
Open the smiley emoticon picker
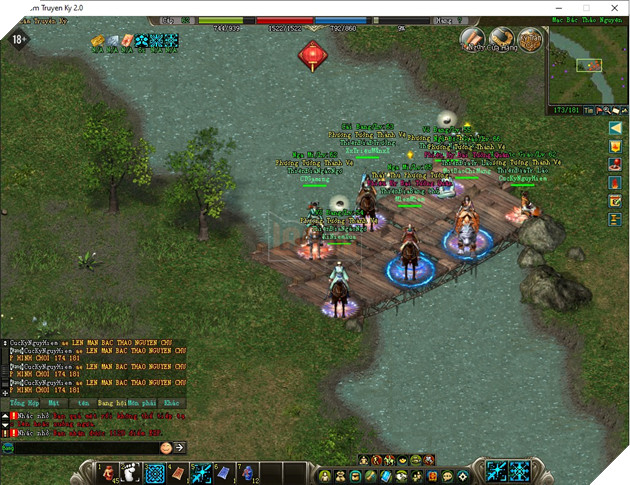(x=166, y=447)
